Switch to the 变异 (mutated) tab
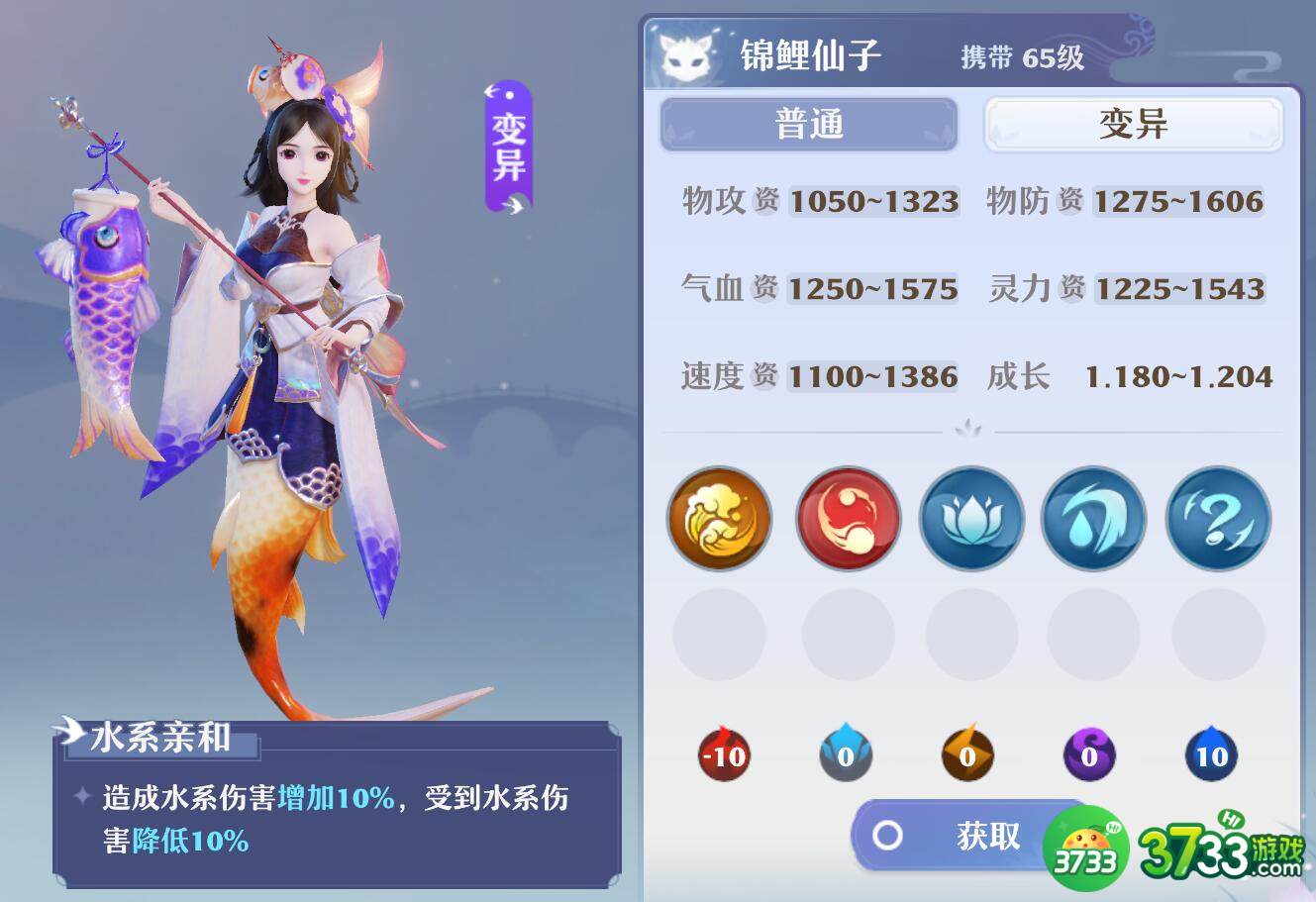 click(1132, 125)
